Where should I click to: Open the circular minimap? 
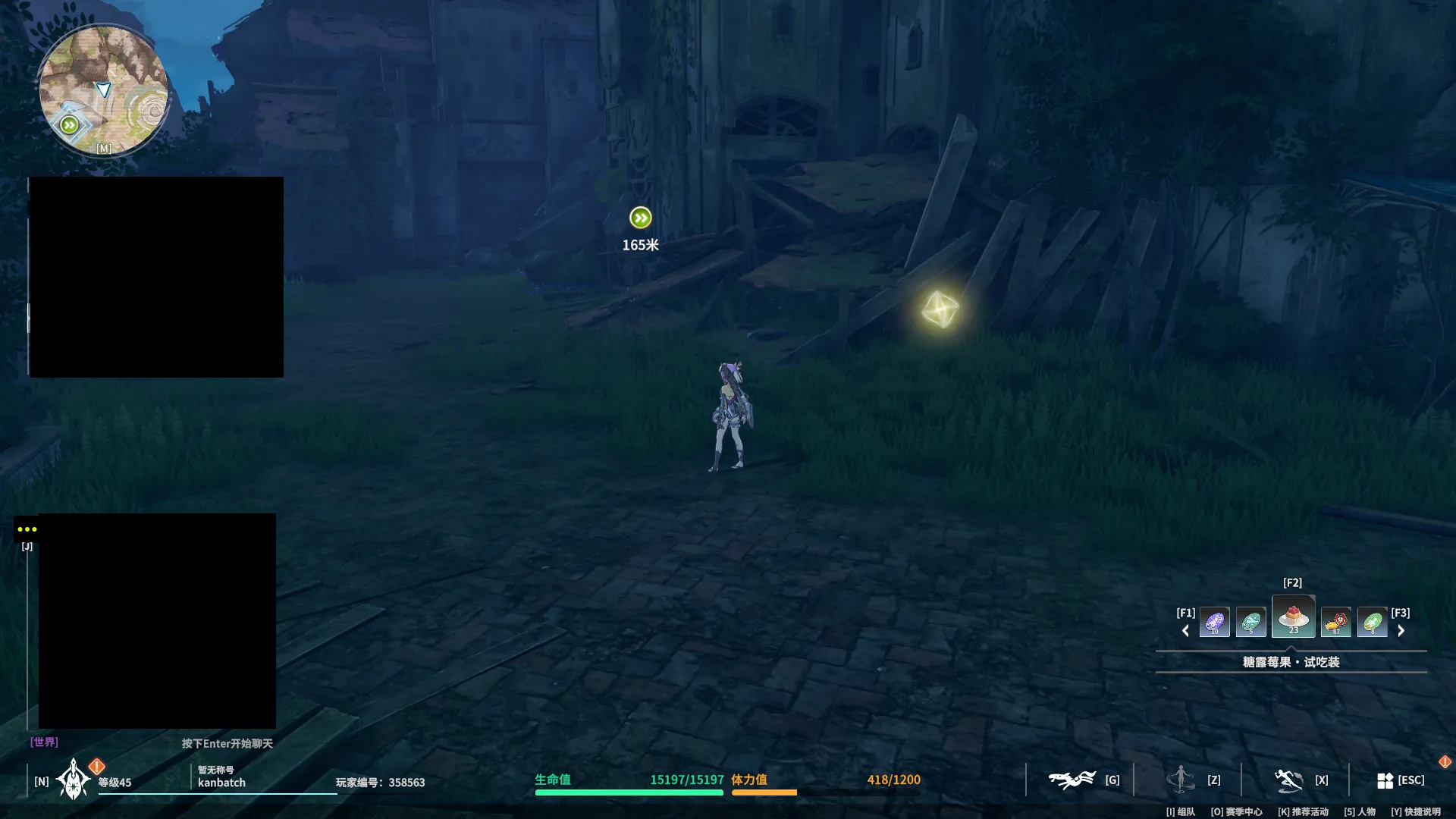click(x=104, y=91)
